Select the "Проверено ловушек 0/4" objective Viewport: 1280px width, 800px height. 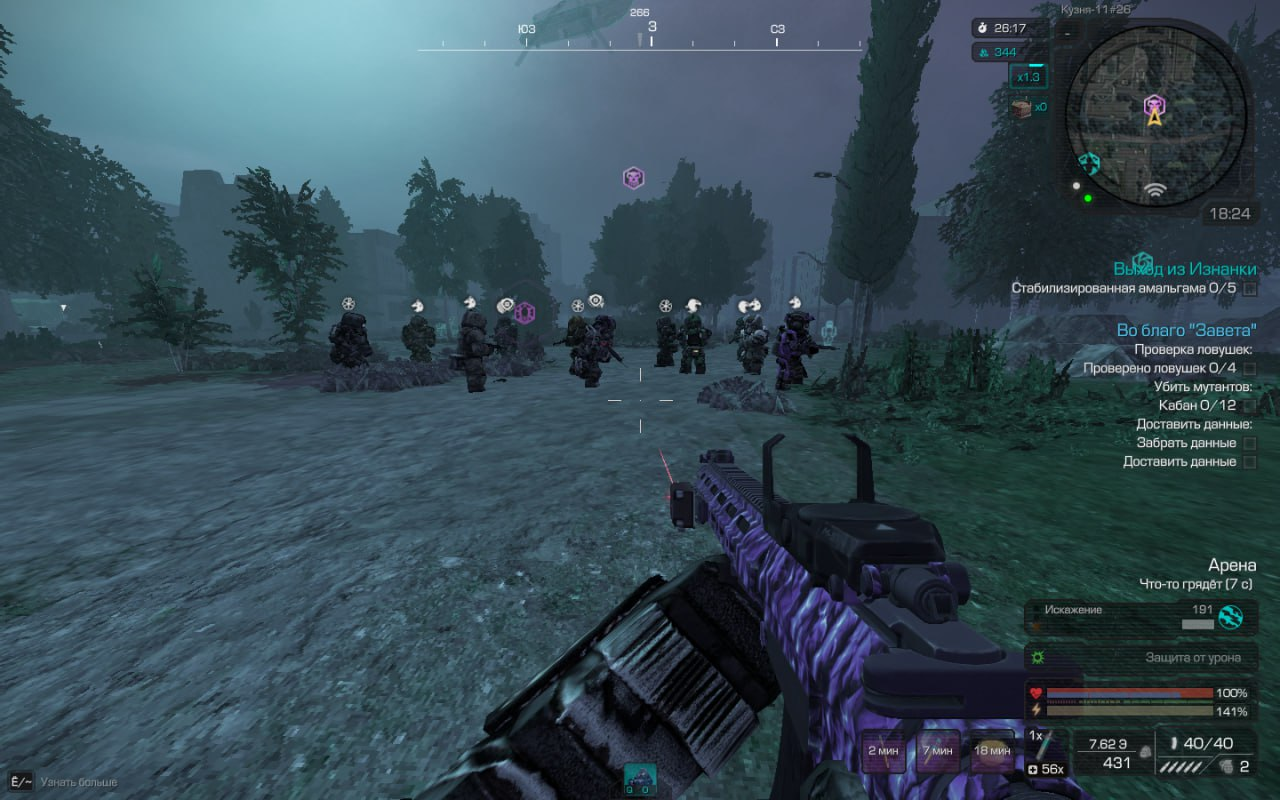click(1160, 368)
